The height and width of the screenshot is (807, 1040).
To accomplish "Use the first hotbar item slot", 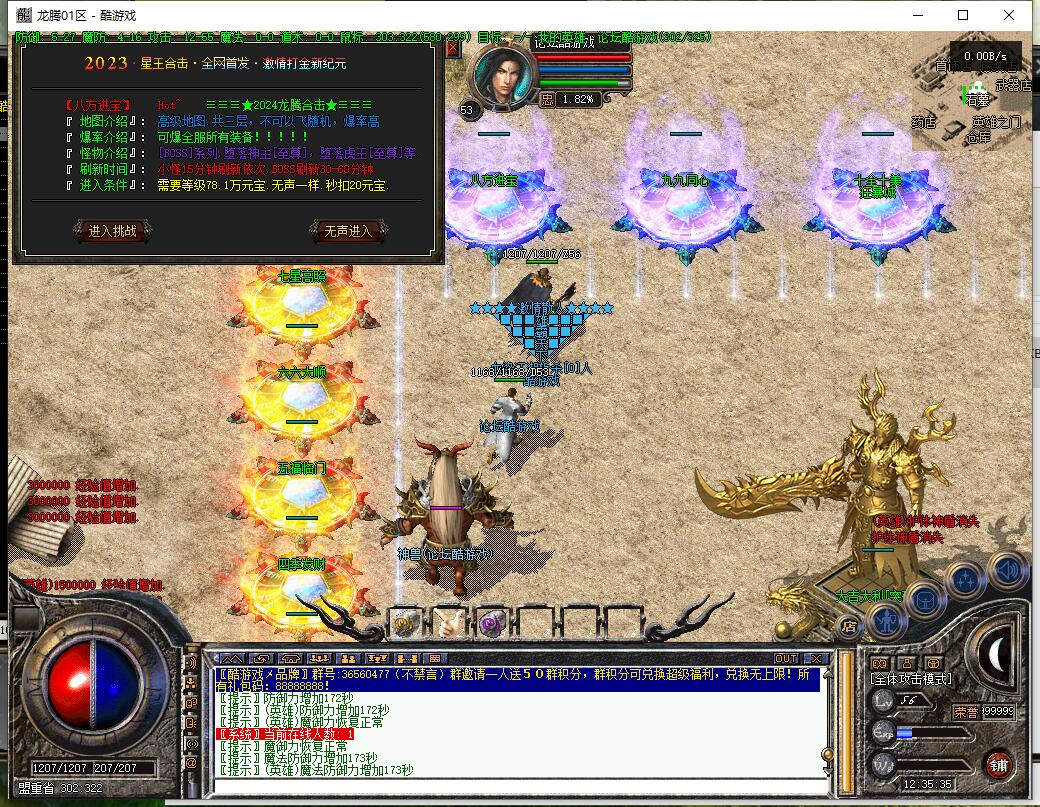I will [405, 622].
